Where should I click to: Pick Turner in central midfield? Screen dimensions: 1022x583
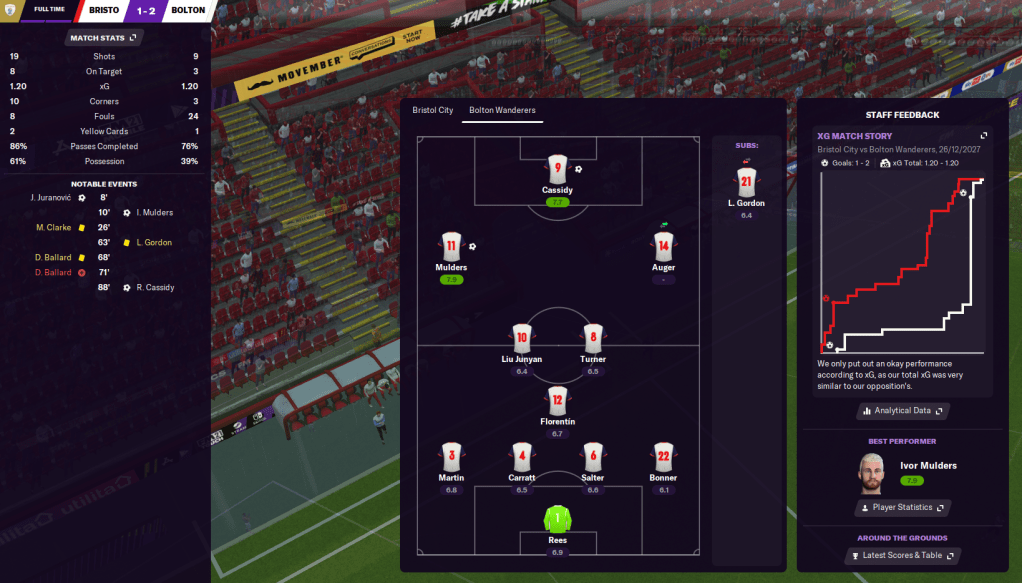point(592,338)
